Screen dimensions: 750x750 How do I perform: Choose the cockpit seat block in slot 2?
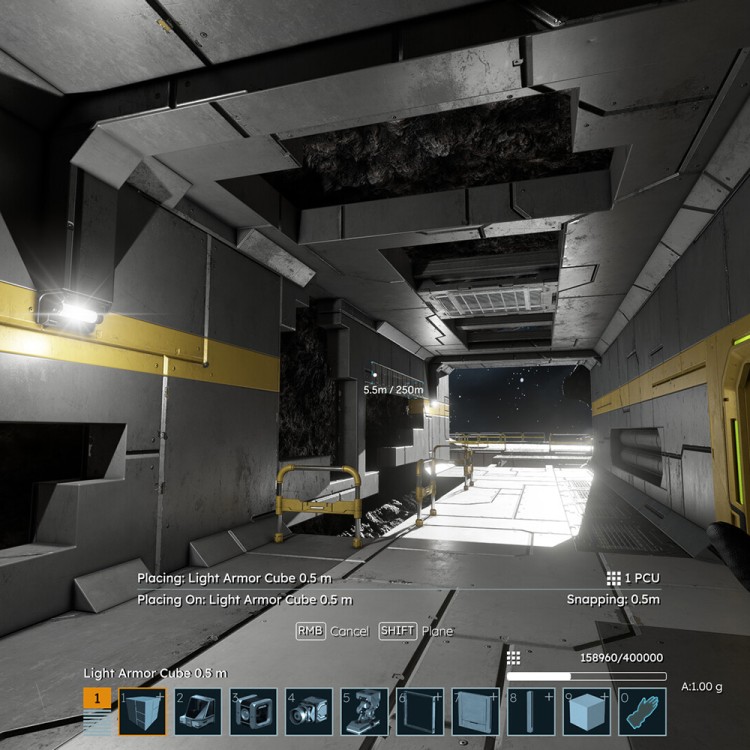point(198,711)
